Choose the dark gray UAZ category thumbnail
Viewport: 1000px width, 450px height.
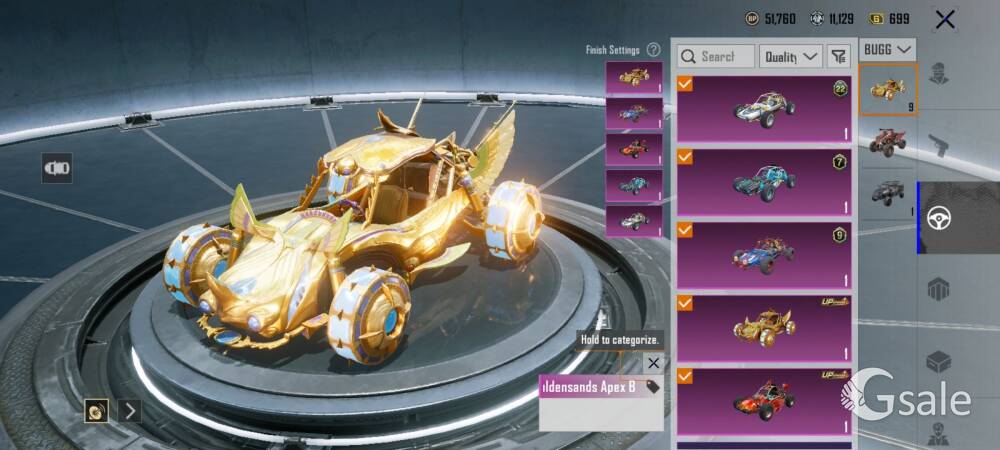point(888,193)
